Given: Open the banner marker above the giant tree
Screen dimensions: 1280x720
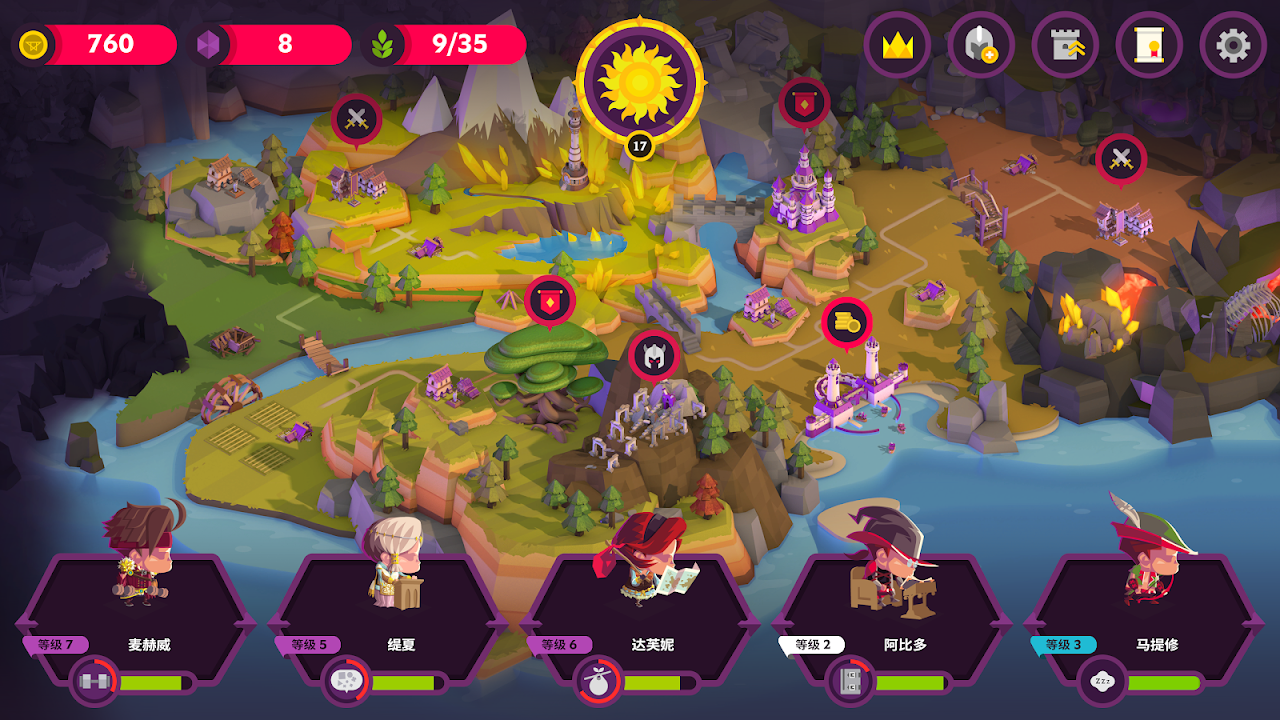Looking at the screenshot, I should pos(550,300).
